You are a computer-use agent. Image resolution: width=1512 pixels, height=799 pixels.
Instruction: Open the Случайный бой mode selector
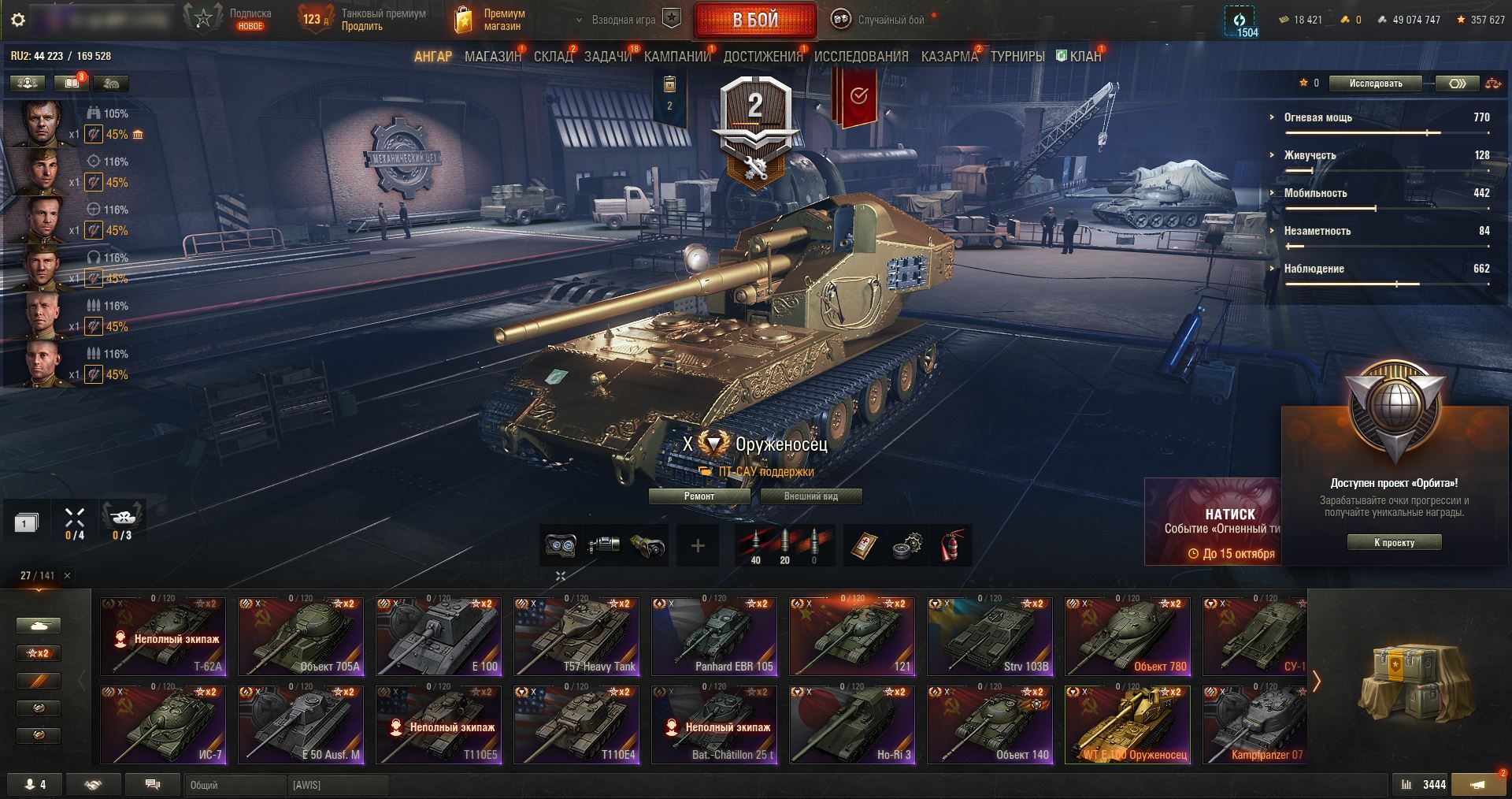click(882, 20)
